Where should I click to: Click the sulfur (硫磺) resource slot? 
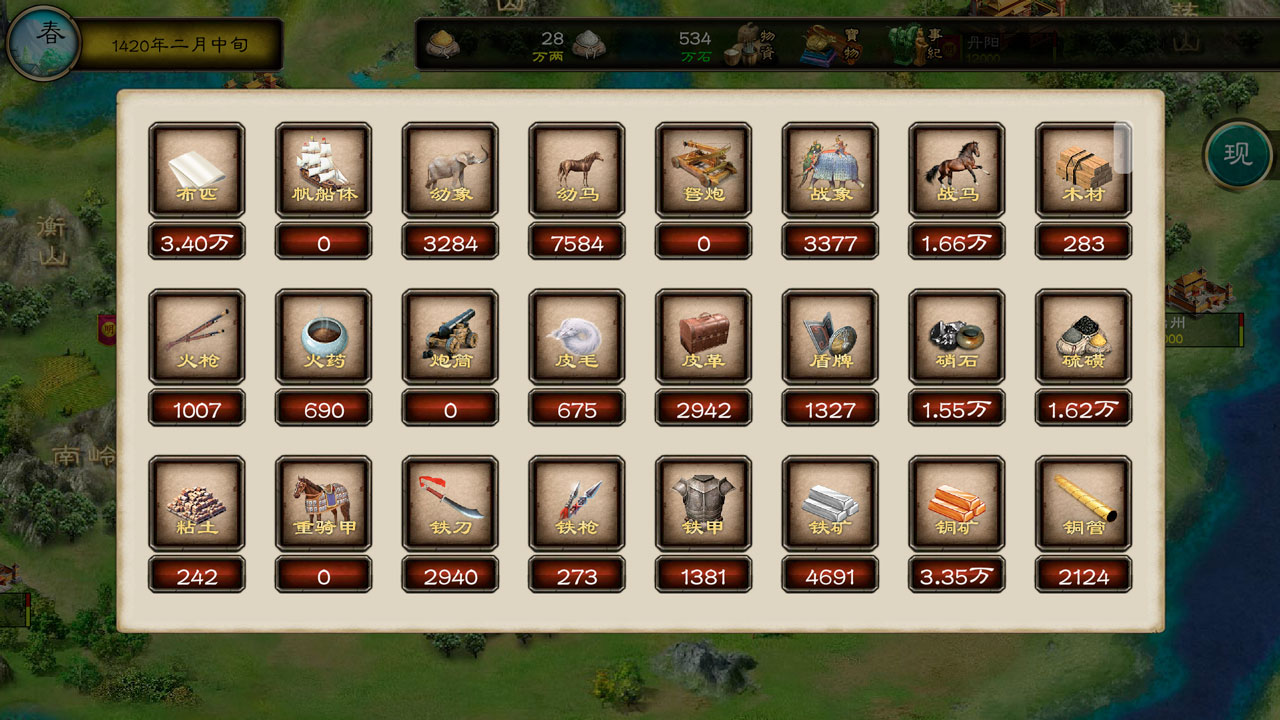[1083, 336]
